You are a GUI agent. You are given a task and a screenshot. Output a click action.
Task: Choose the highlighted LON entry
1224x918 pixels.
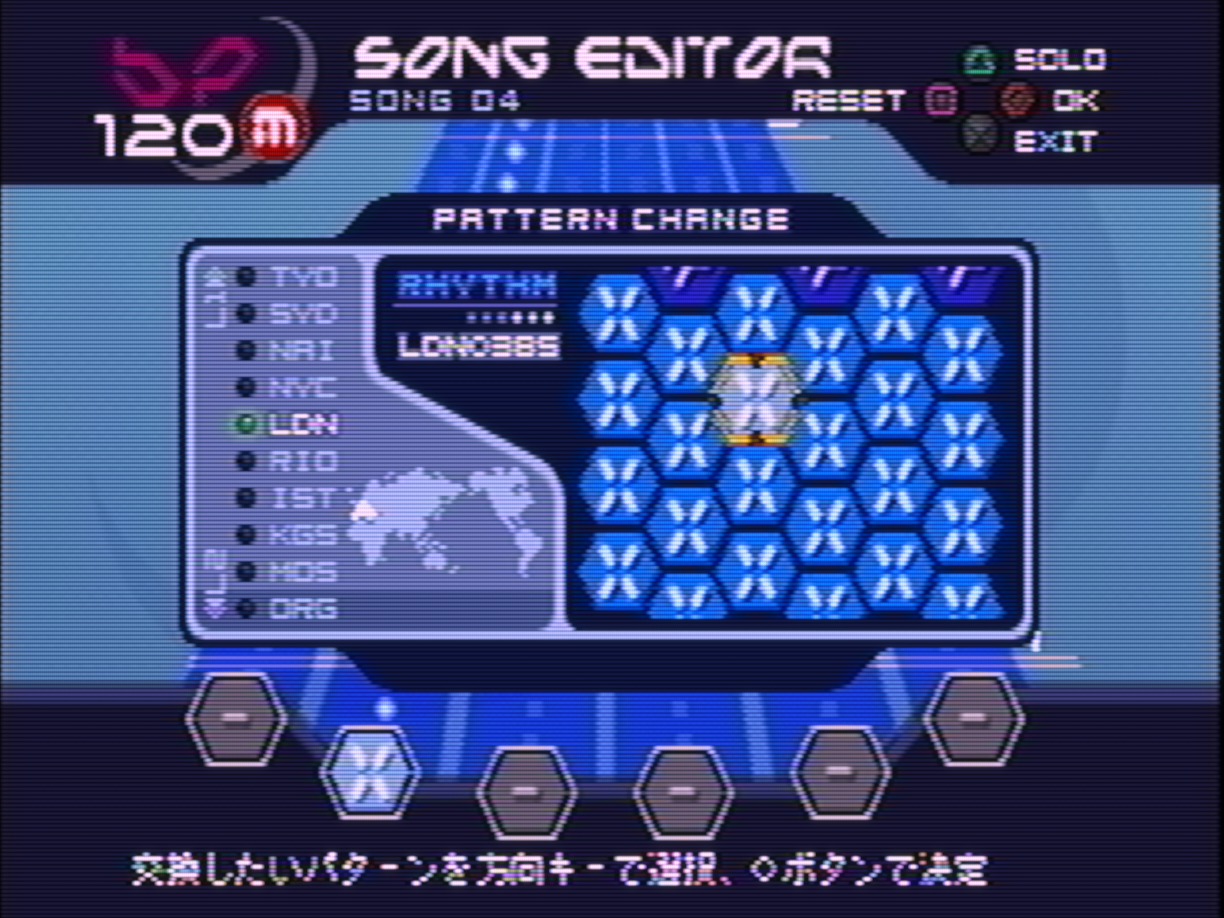[x=302, y=425]
